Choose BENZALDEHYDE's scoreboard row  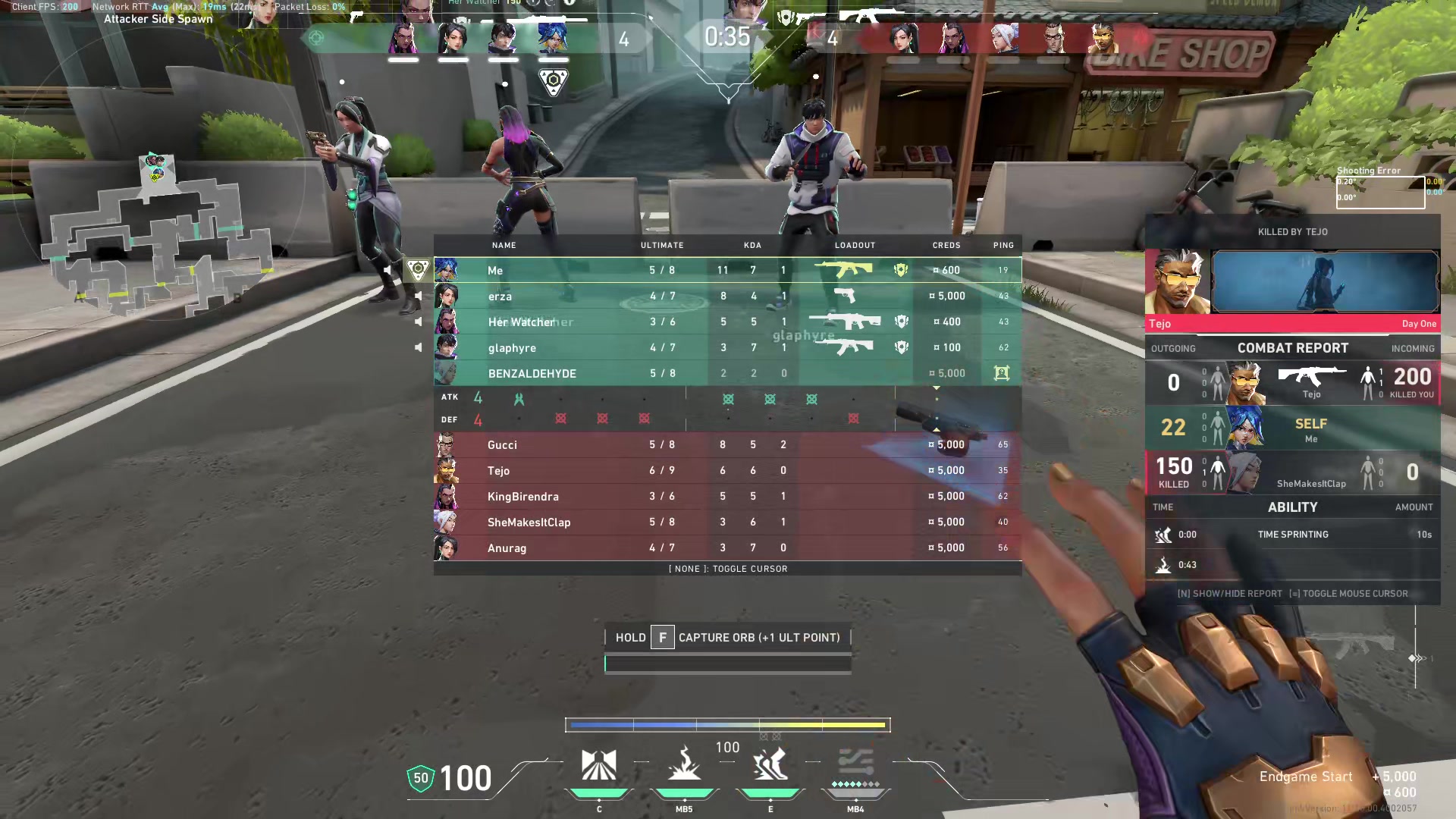coord(728,373)
